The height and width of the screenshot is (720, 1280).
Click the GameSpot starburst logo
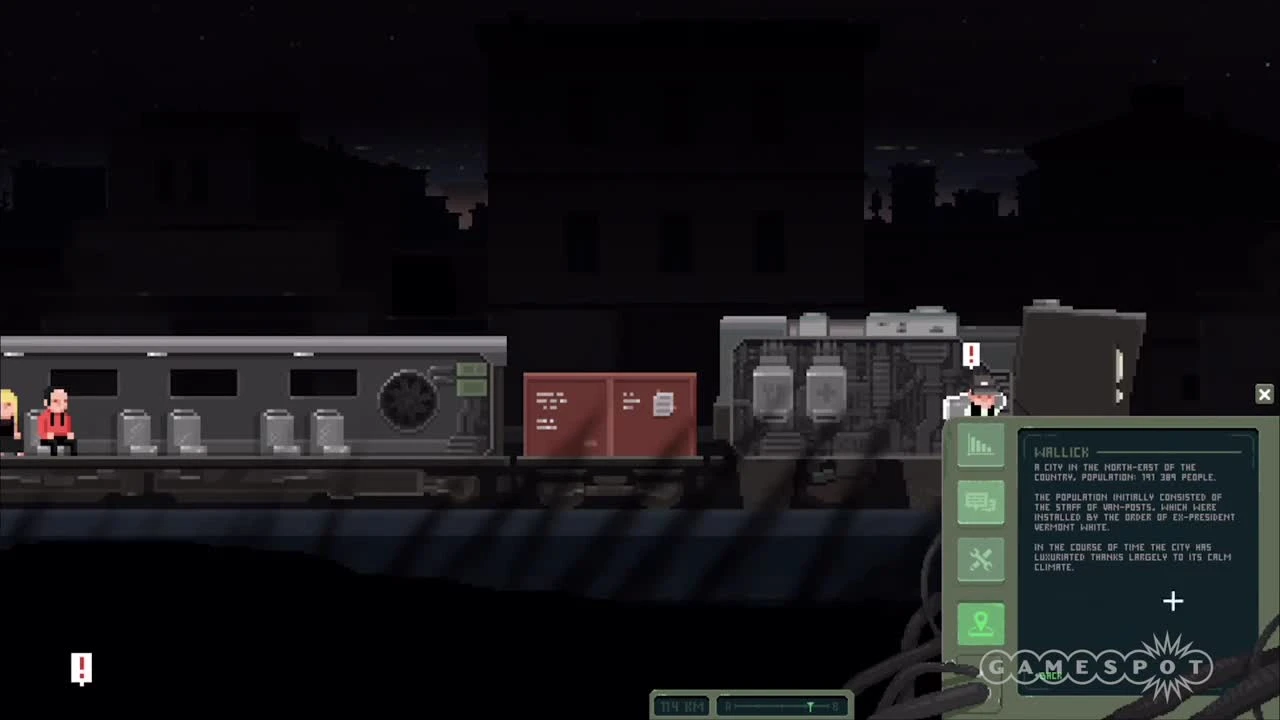[x=1168, y=665]
